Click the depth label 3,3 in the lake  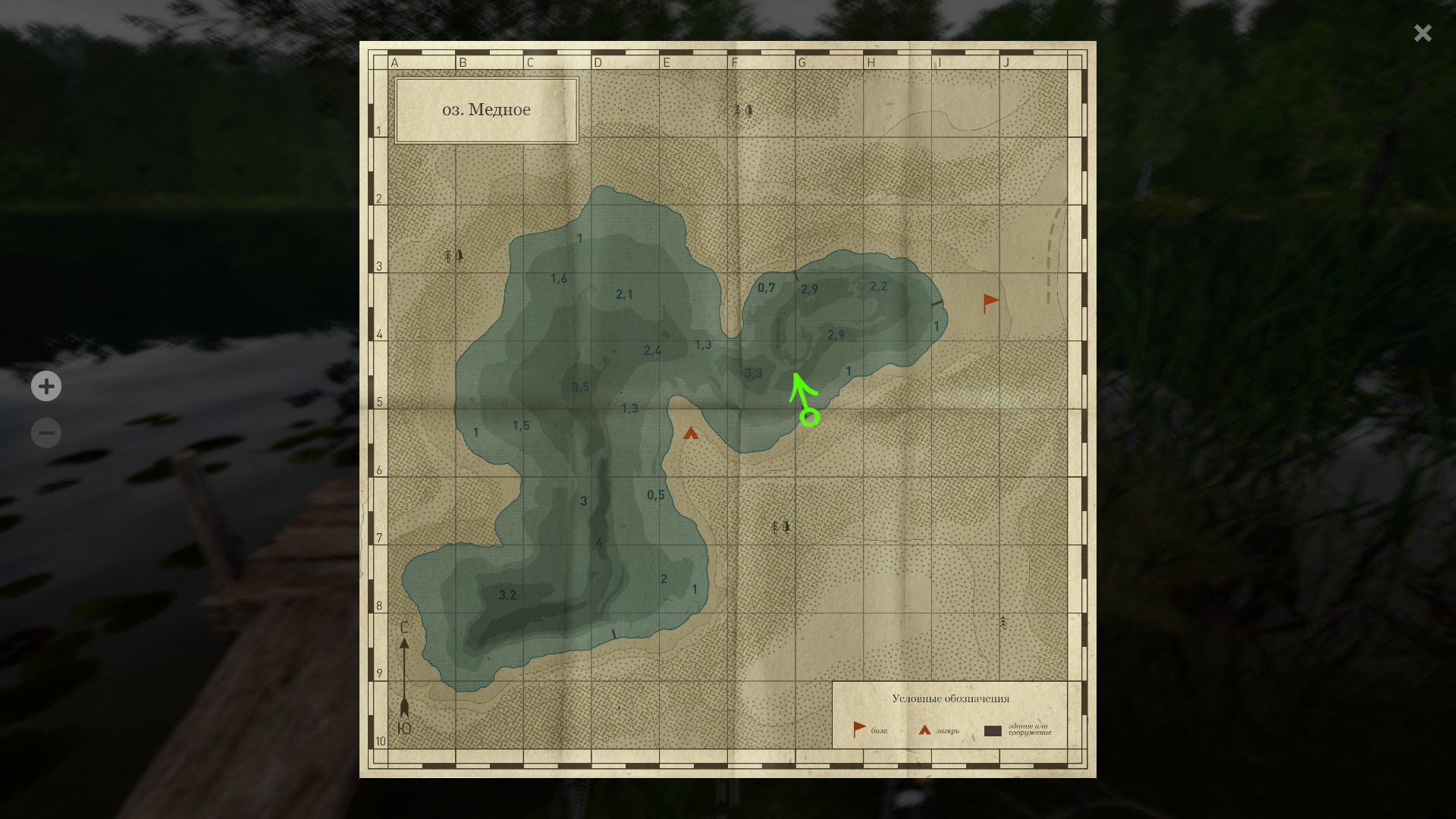coord(752,372)
